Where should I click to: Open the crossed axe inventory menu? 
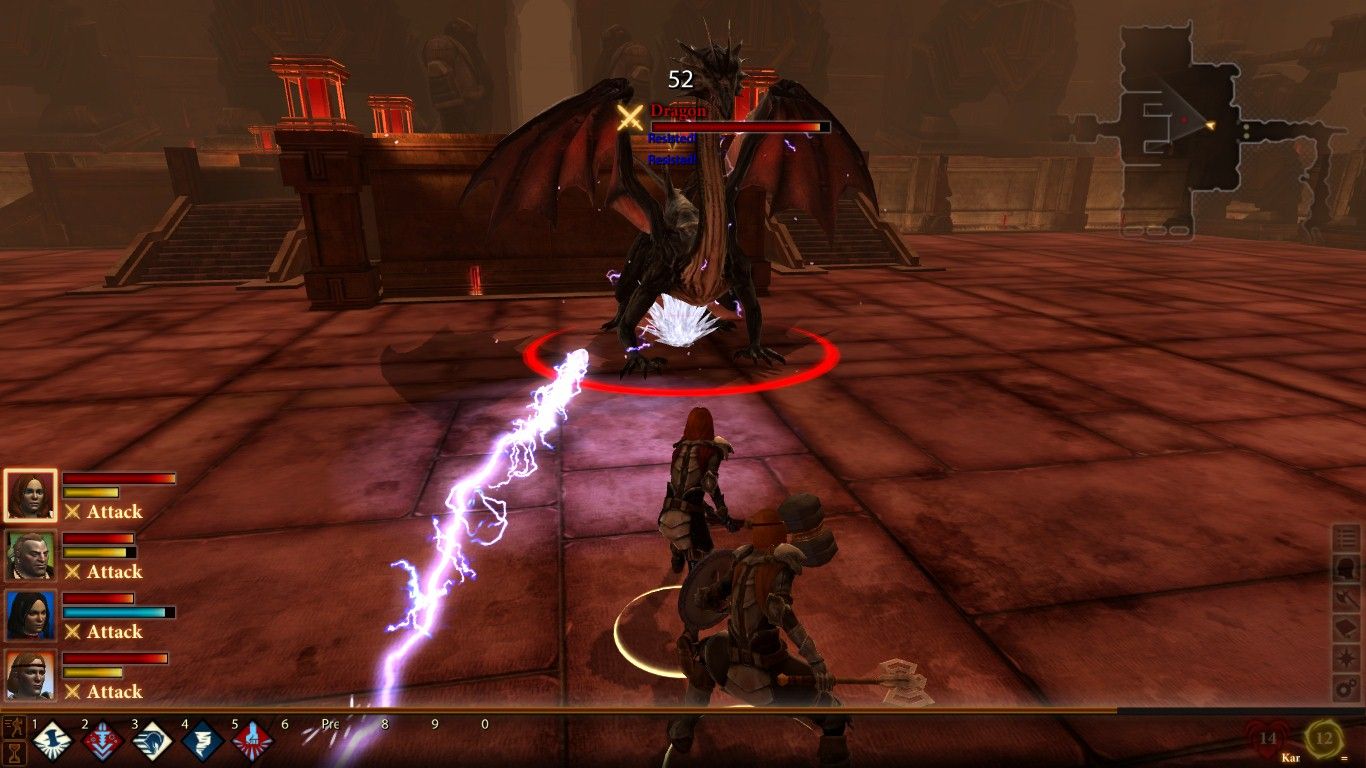(x=1347, y=598)
